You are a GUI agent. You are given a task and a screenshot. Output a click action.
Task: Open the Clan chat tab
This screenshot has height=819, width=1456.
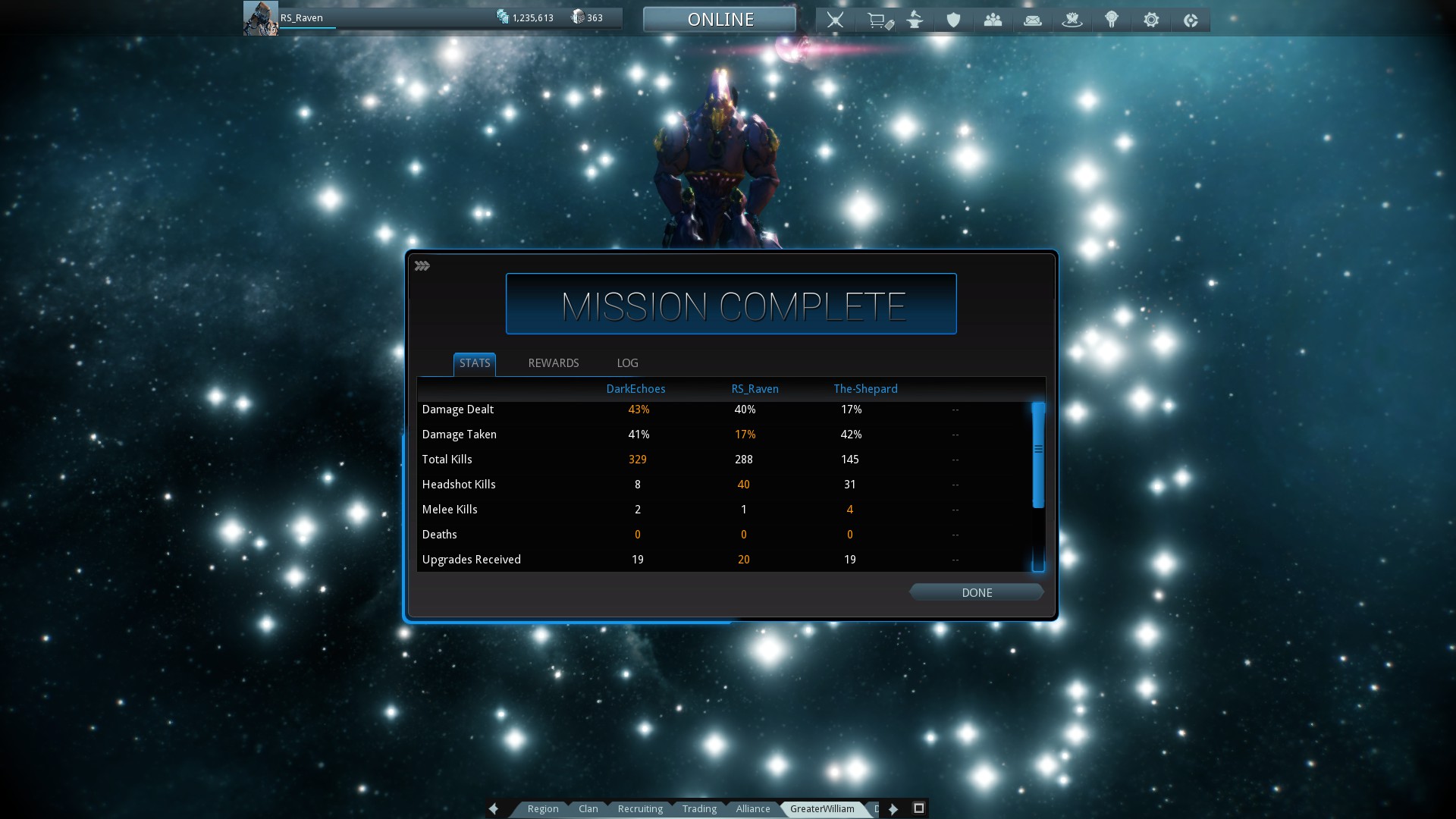coord(588,808)
